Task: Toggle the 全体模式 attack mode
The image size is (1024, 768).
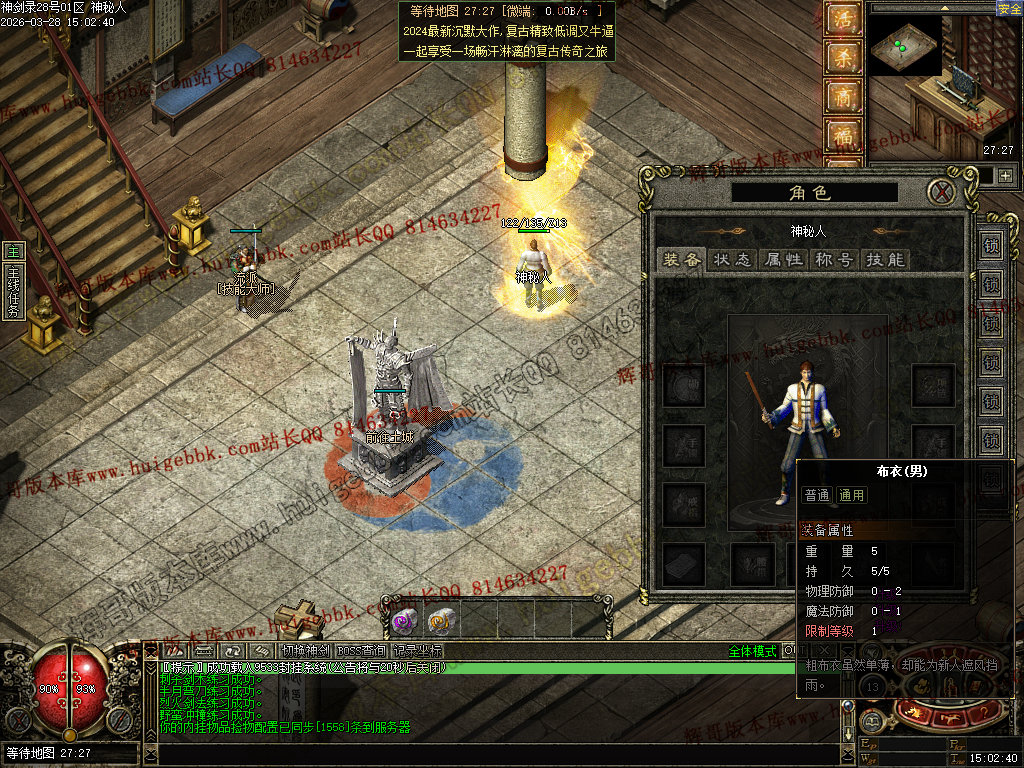Action: pos(752,651)
